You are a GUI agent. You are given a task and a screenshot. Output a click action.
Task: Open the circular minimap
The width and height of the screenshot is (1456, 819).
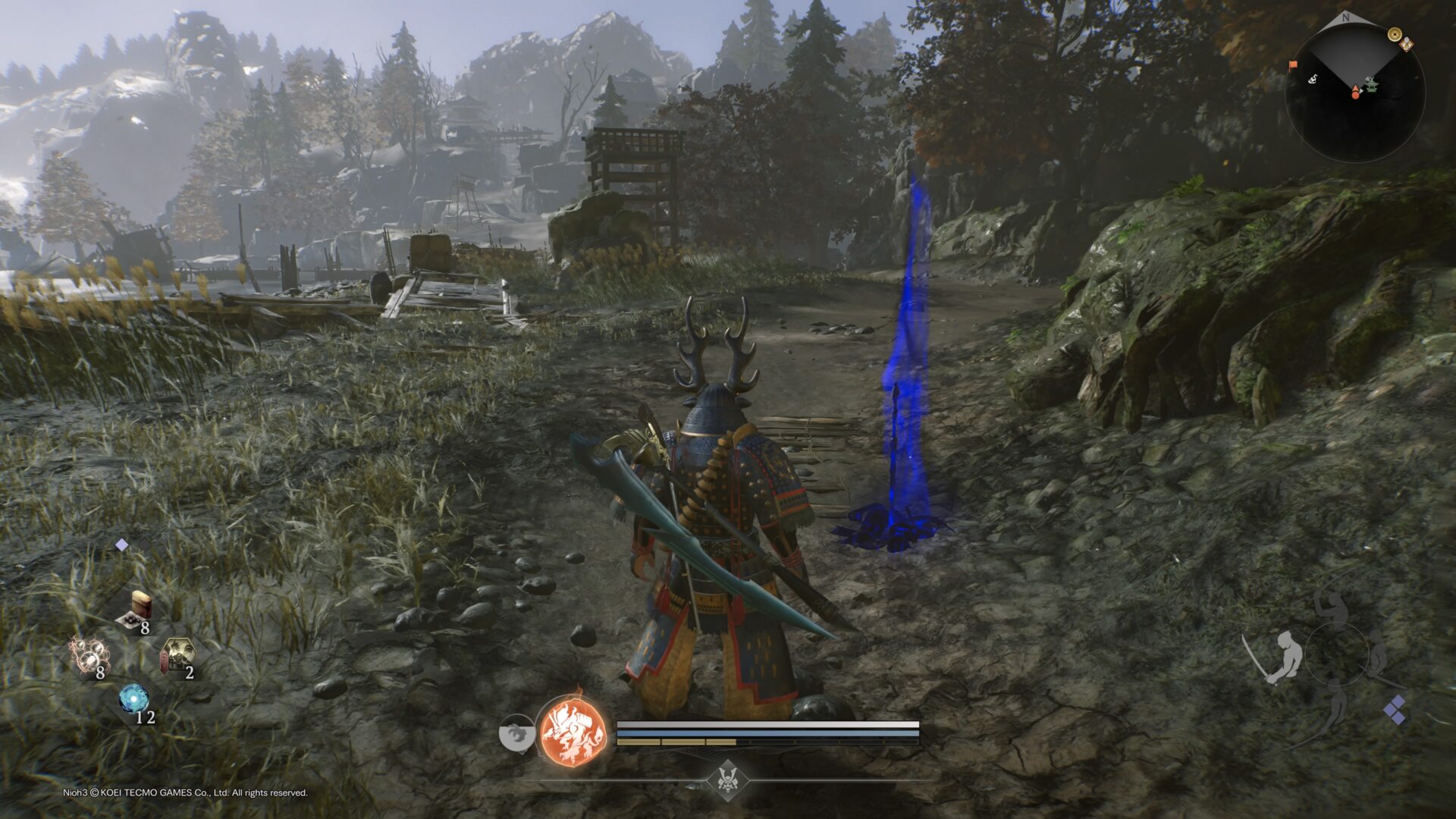(1354, 91)
